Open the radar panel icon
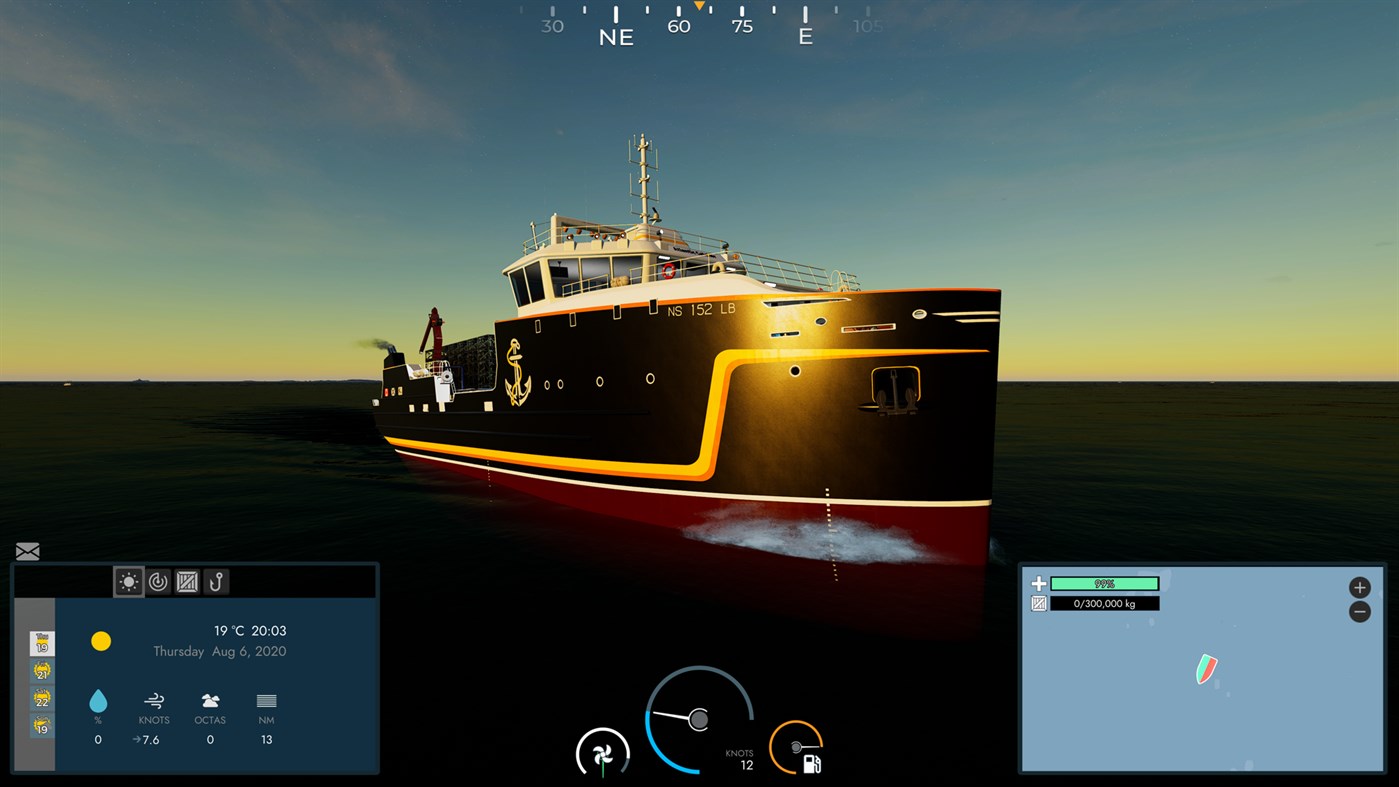 (x=158, y=581)
